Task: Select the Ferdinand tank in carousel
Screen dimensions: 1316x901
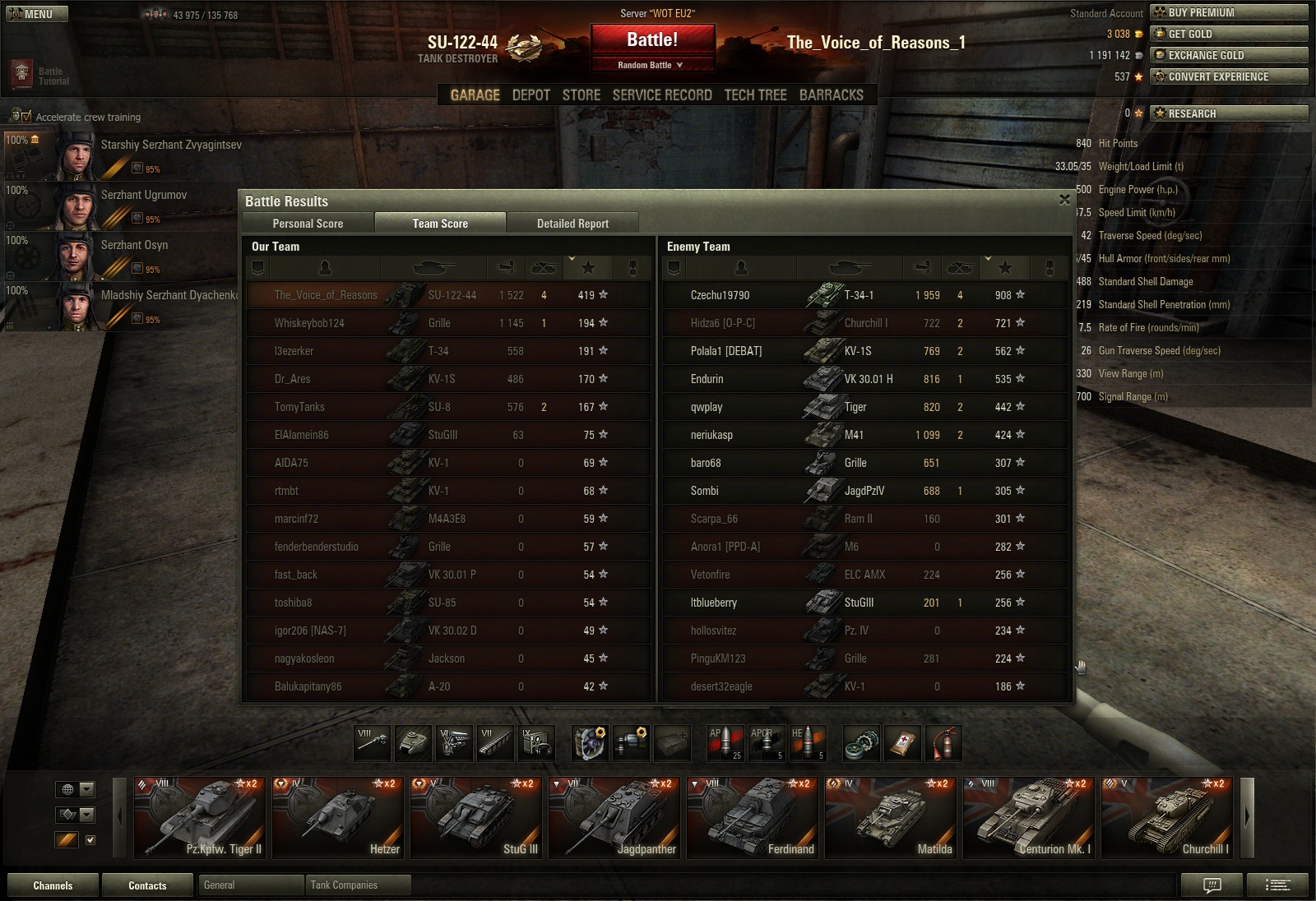Action: coord(753,819)
